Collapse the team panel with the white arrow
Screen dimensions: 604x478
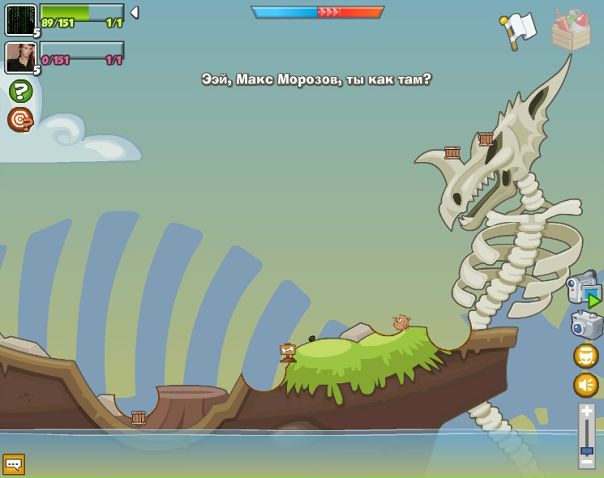coord(134,13)
